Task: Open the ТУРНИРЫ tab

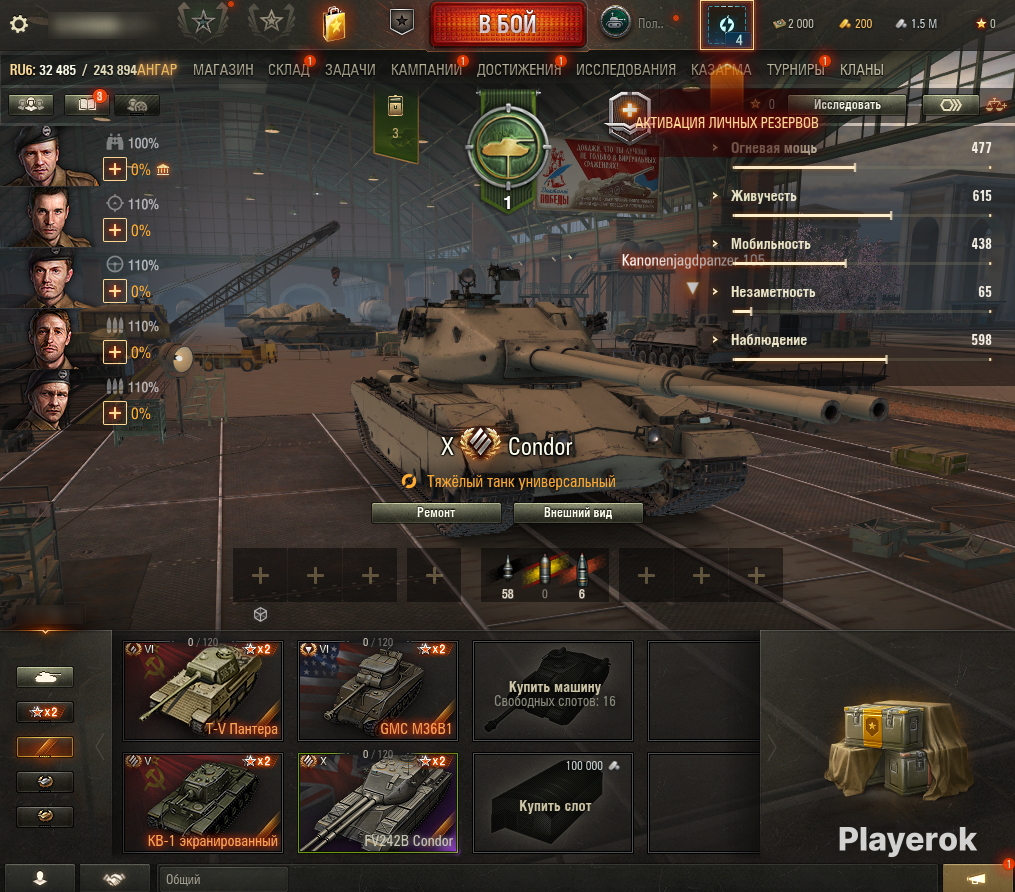Action: pos(796,70)
